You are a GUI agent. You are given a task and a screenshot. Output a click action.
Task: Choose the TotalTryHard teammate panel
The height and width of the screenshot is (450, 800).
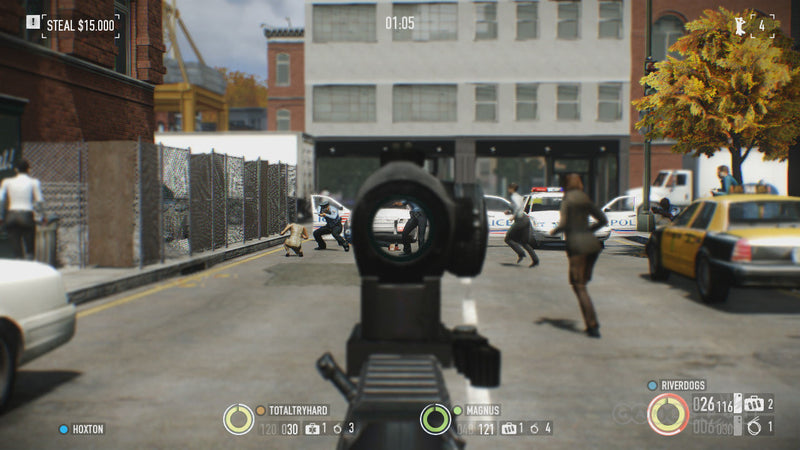[x=298, y=410]
